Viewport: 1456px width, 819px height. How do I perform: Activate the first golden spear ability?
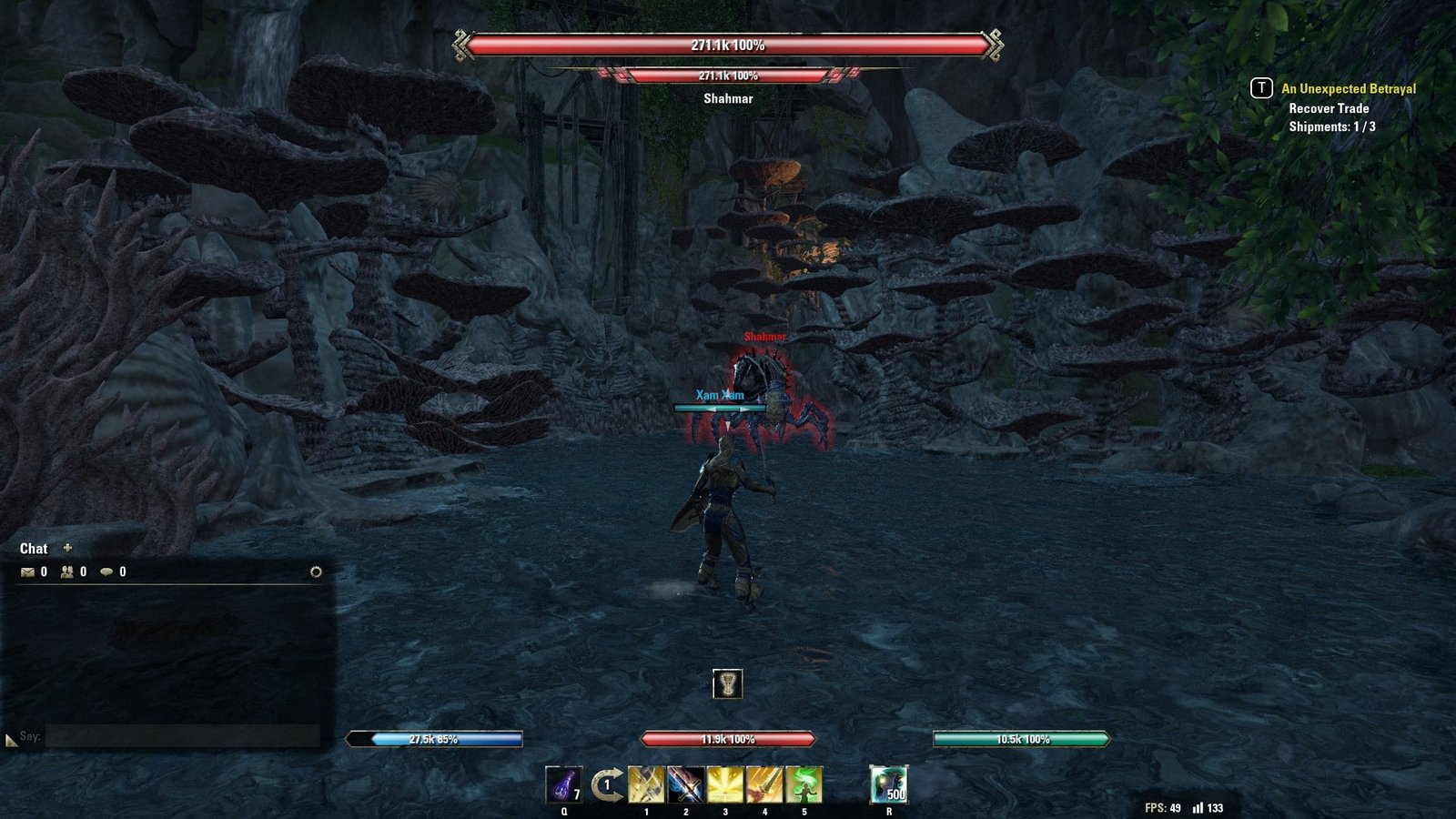coord(646,784)
